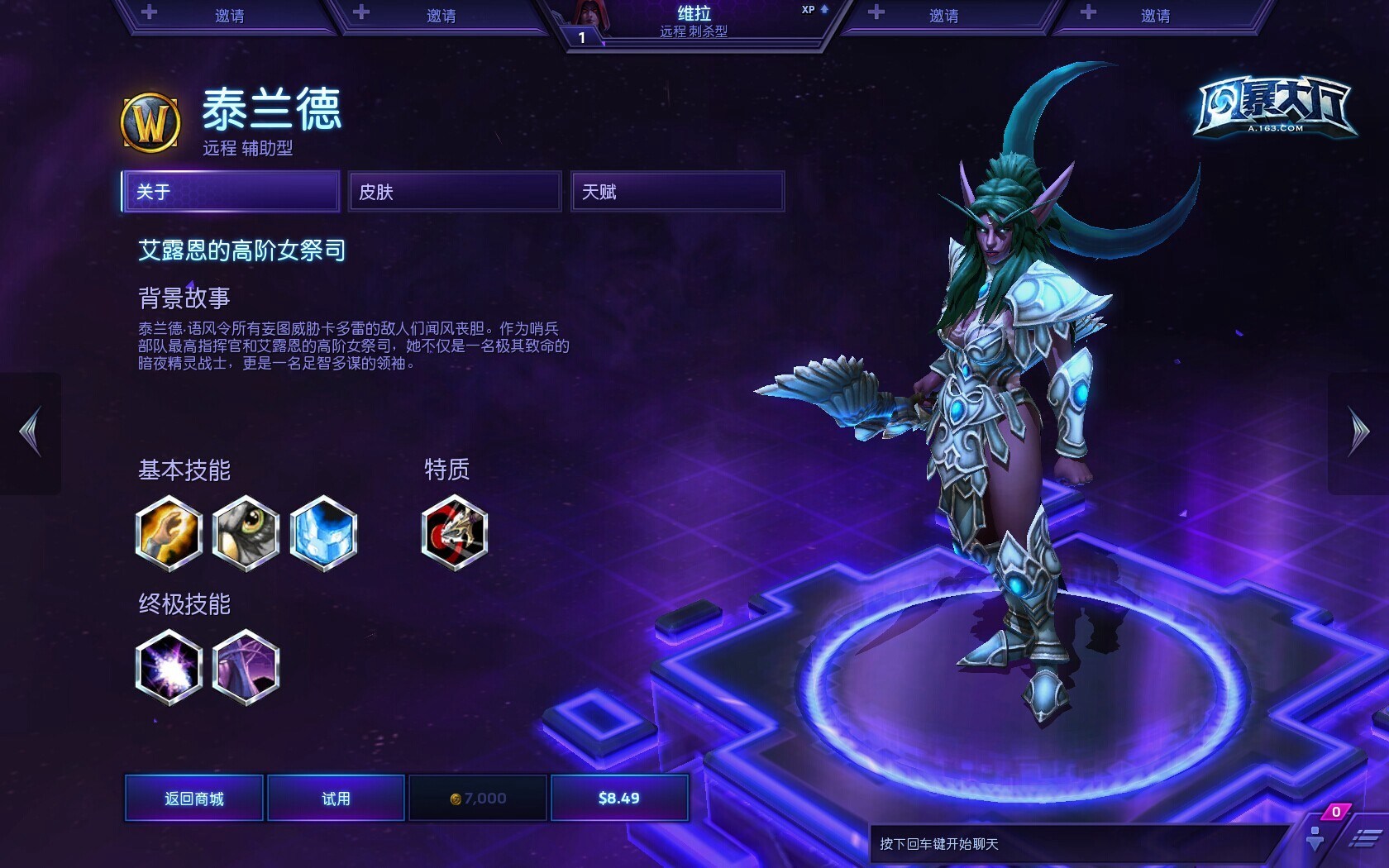Open the friends list icon
Image resolution: width=1389 pixels, height=868 pixels.
tap(1315, 837)
